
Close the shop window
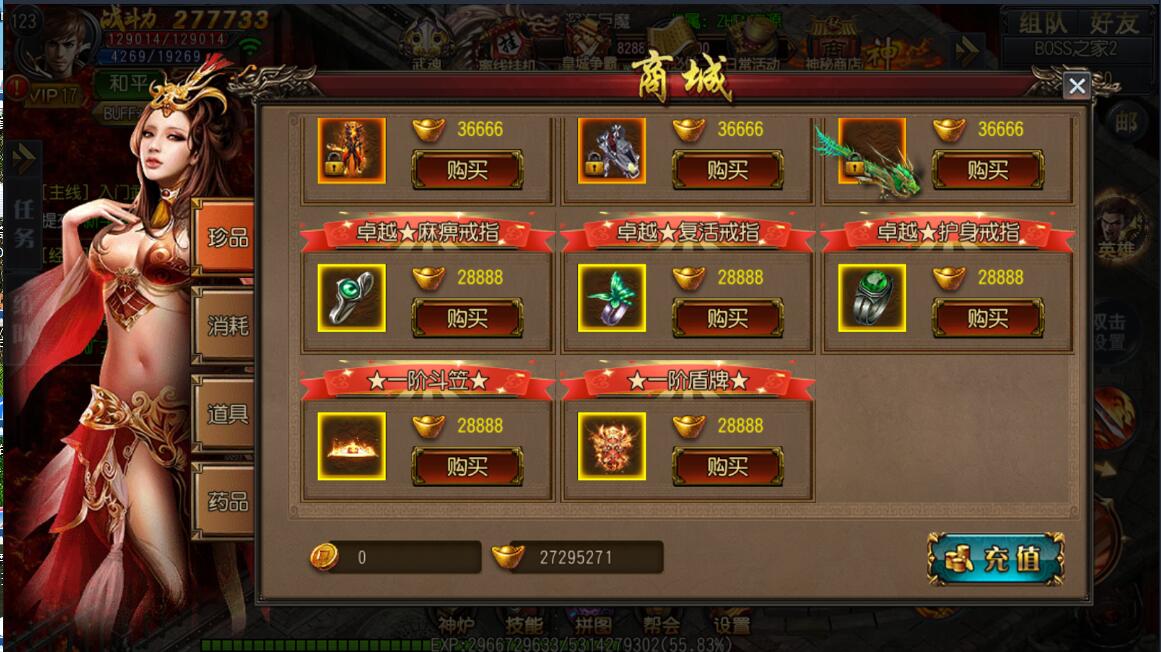tap(1076, 86)
